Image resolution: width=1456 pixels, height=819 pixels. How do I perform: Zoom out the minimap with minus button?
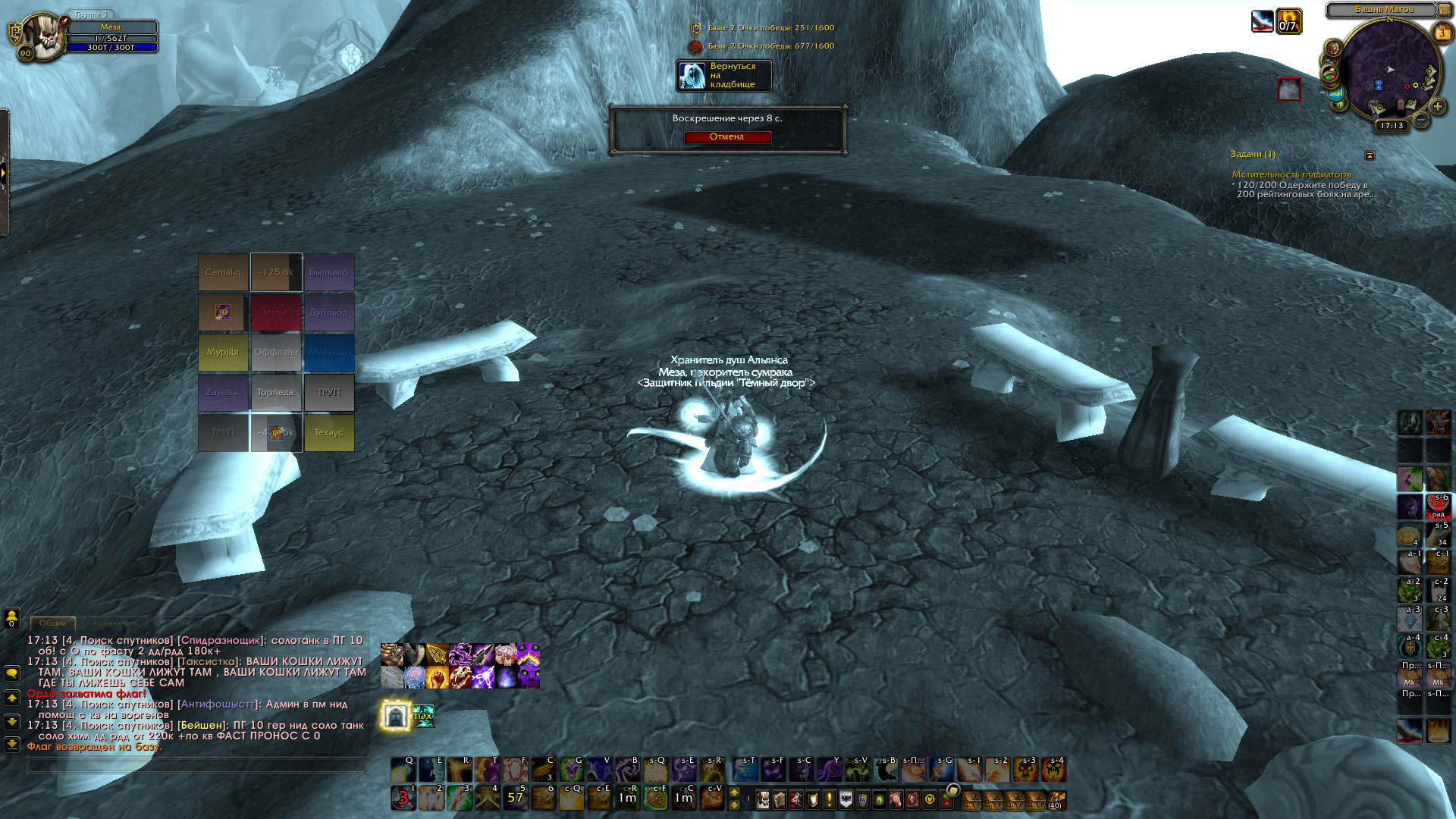1422,121
